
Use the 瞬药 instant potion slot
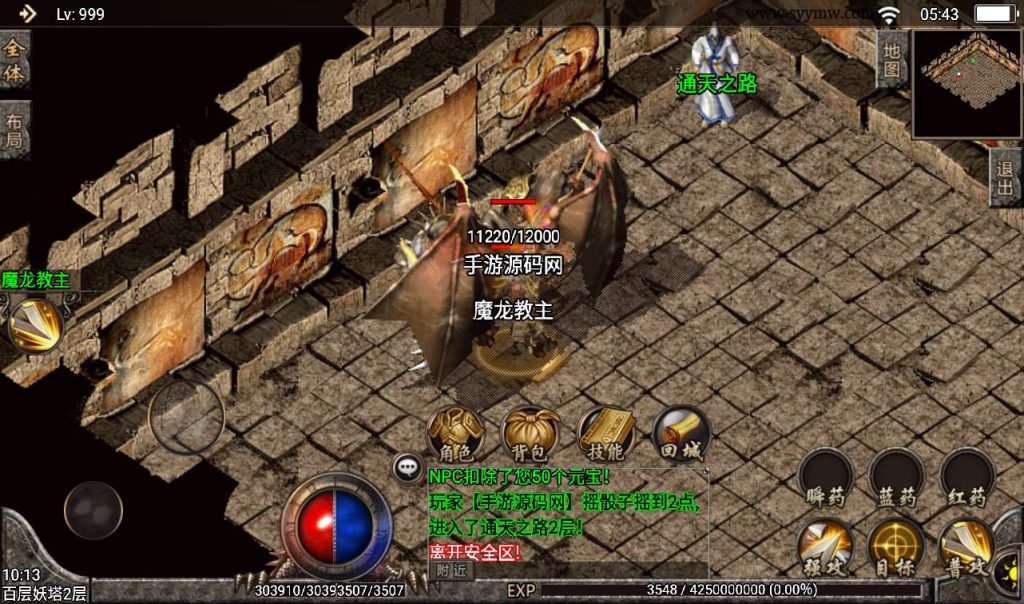click(826, 478)
